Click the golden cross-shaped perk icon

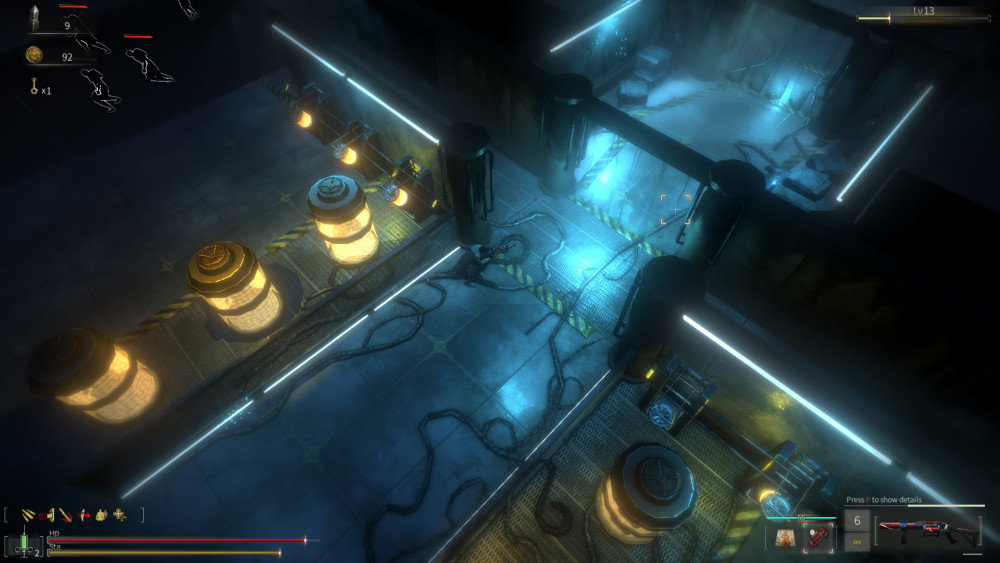click(x=120, y=515)
